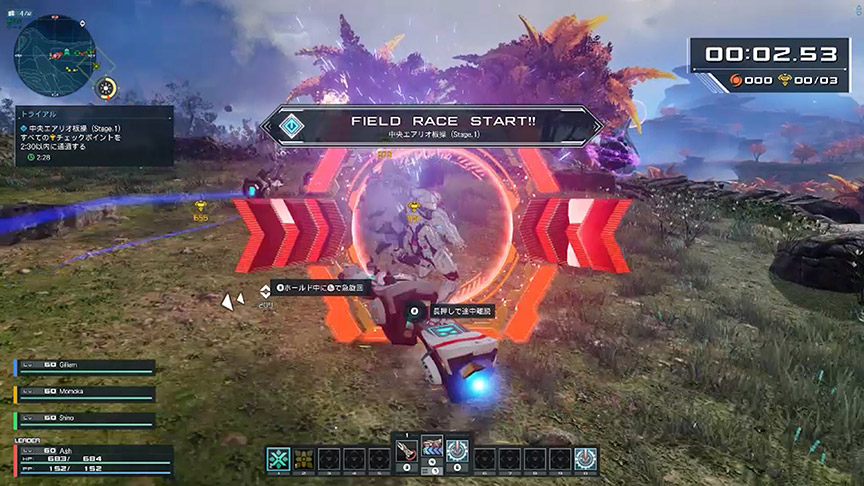
Task: Select party member Shino
Action: click(85, 419)
